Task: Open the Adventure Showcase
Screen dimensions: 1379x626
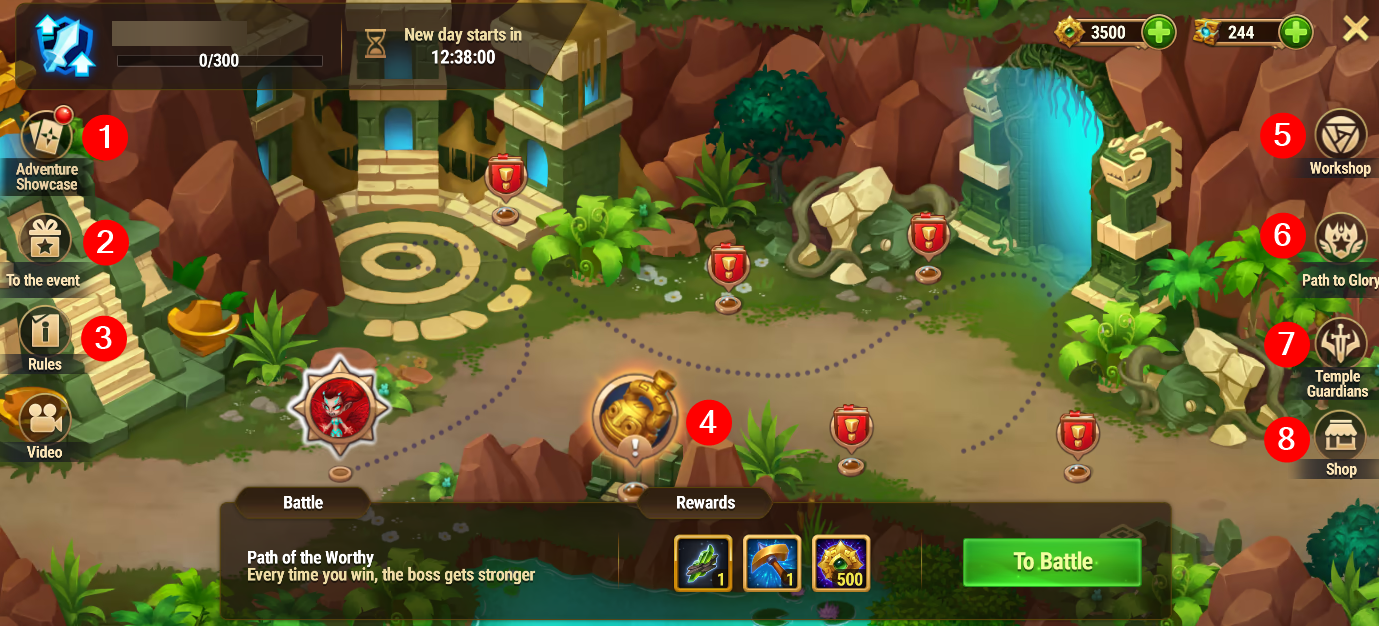Action: (x=45, y=137)
